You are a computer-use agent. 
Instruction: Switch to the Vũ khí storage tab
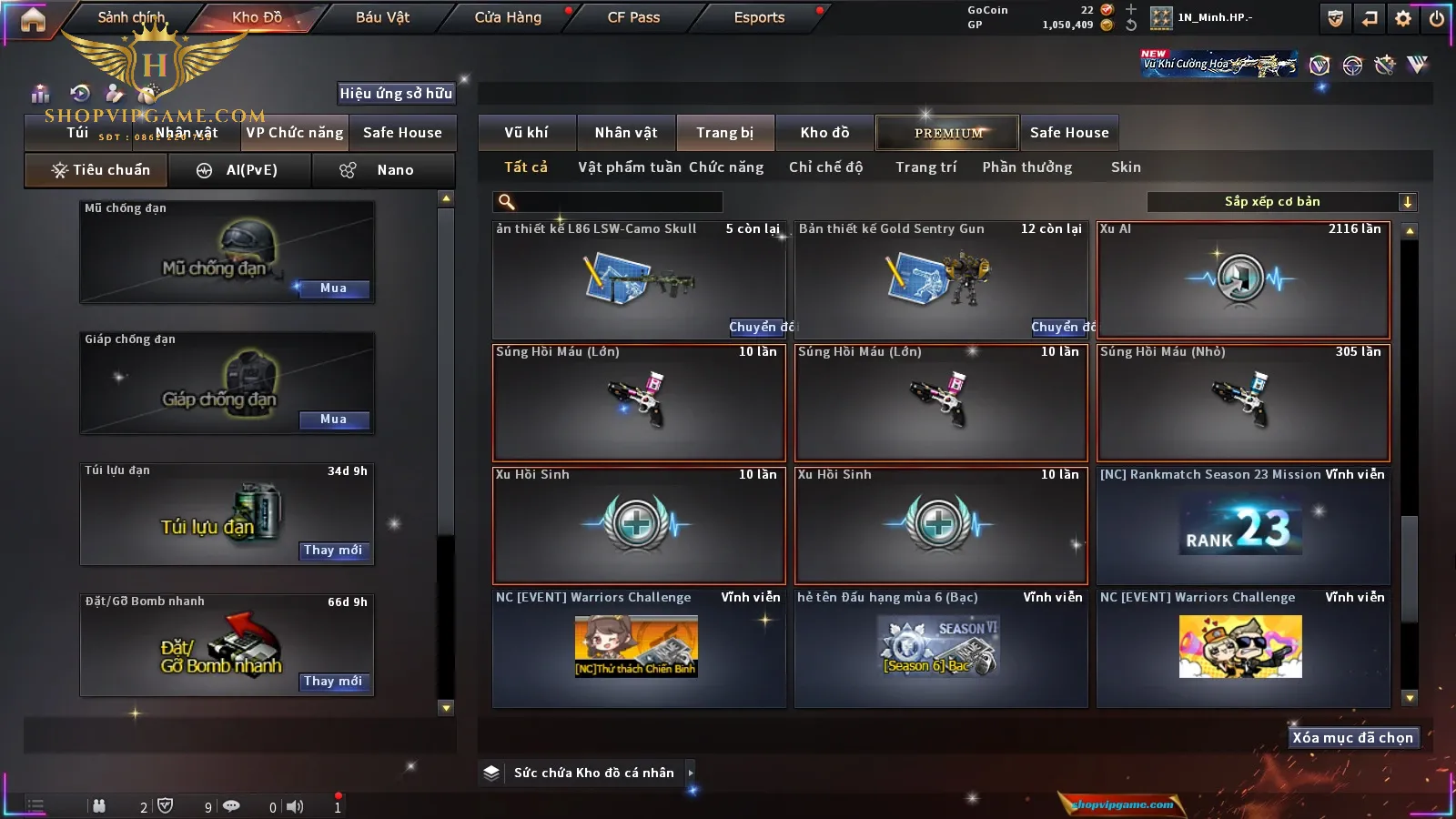(526, 133)
